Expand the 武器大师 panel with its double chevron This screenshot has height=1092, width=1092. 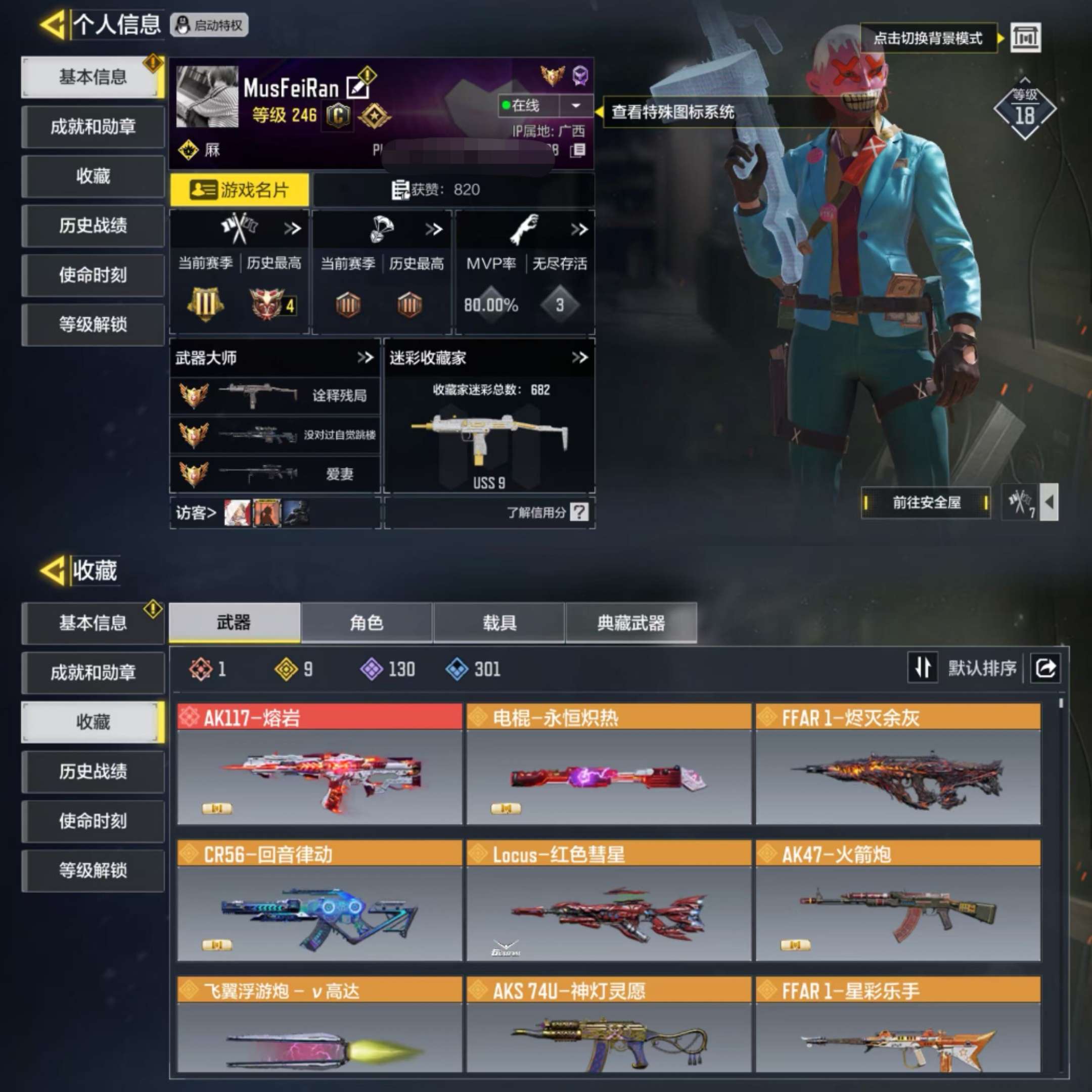tap(365, 358)
